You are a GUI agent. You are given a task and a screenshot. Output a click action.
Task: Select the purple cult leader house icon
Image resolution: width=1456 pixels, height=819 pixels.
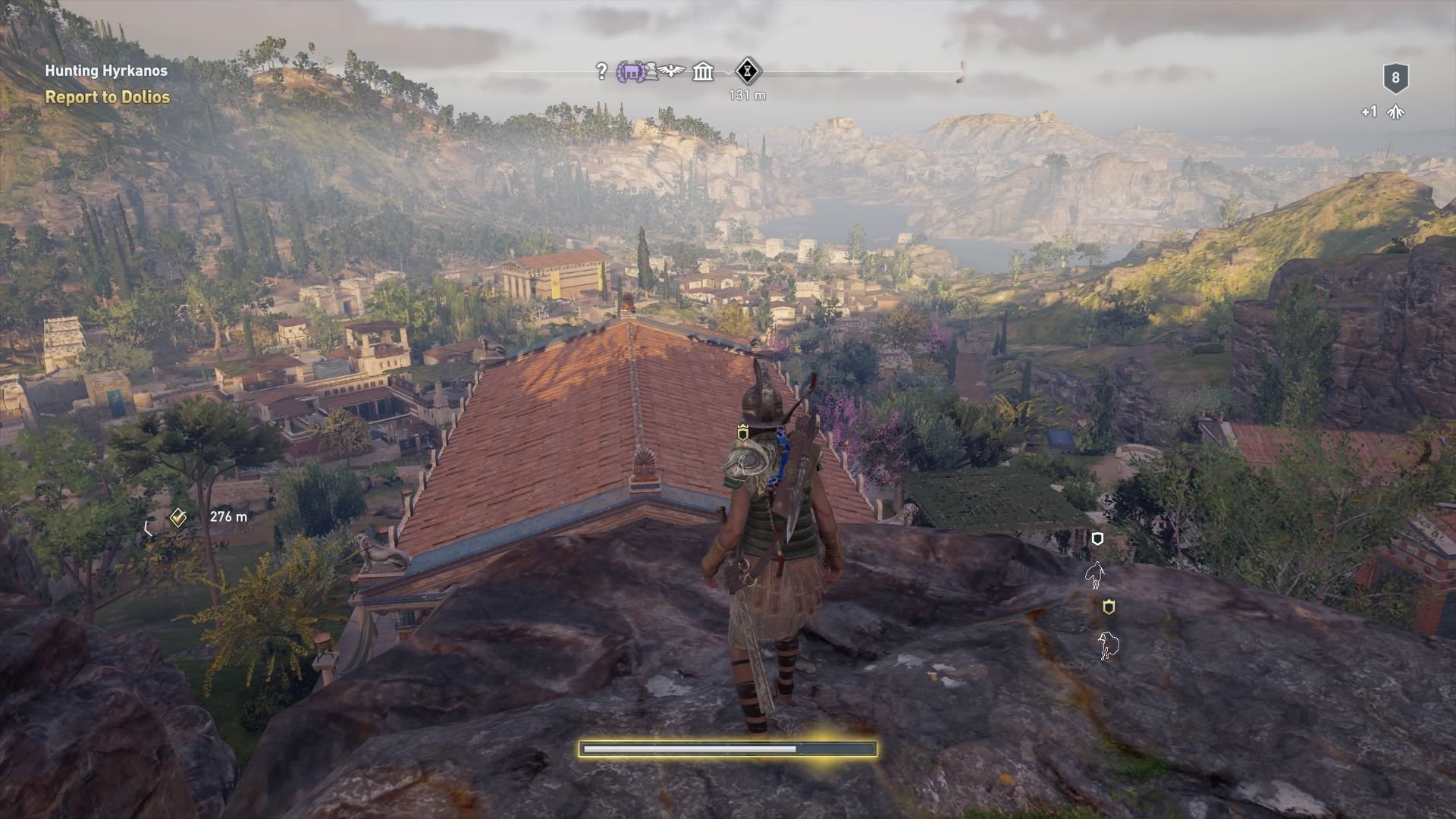click(x=632, y=72)
